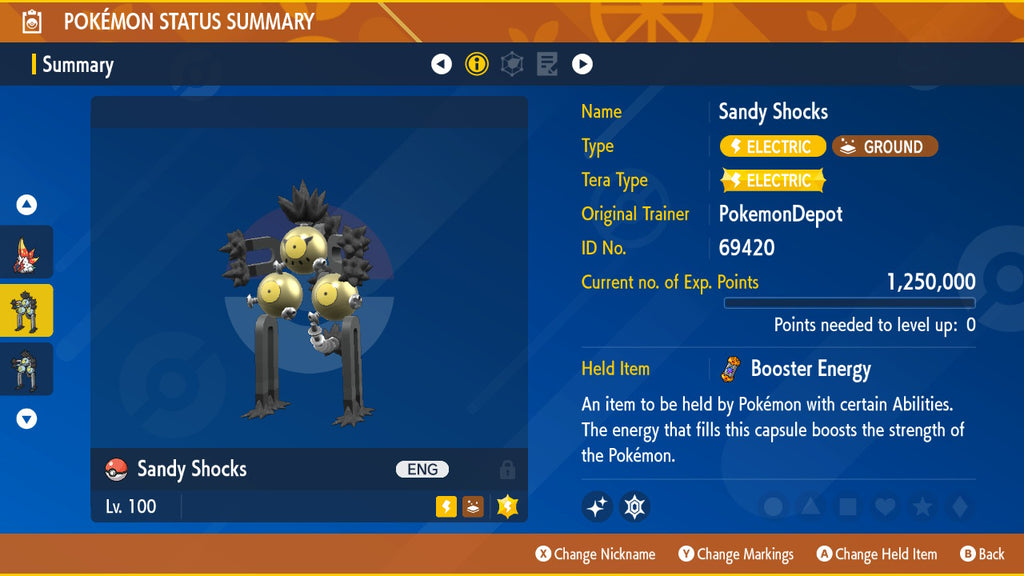Select the yellow info summary tab

point(477,65)
